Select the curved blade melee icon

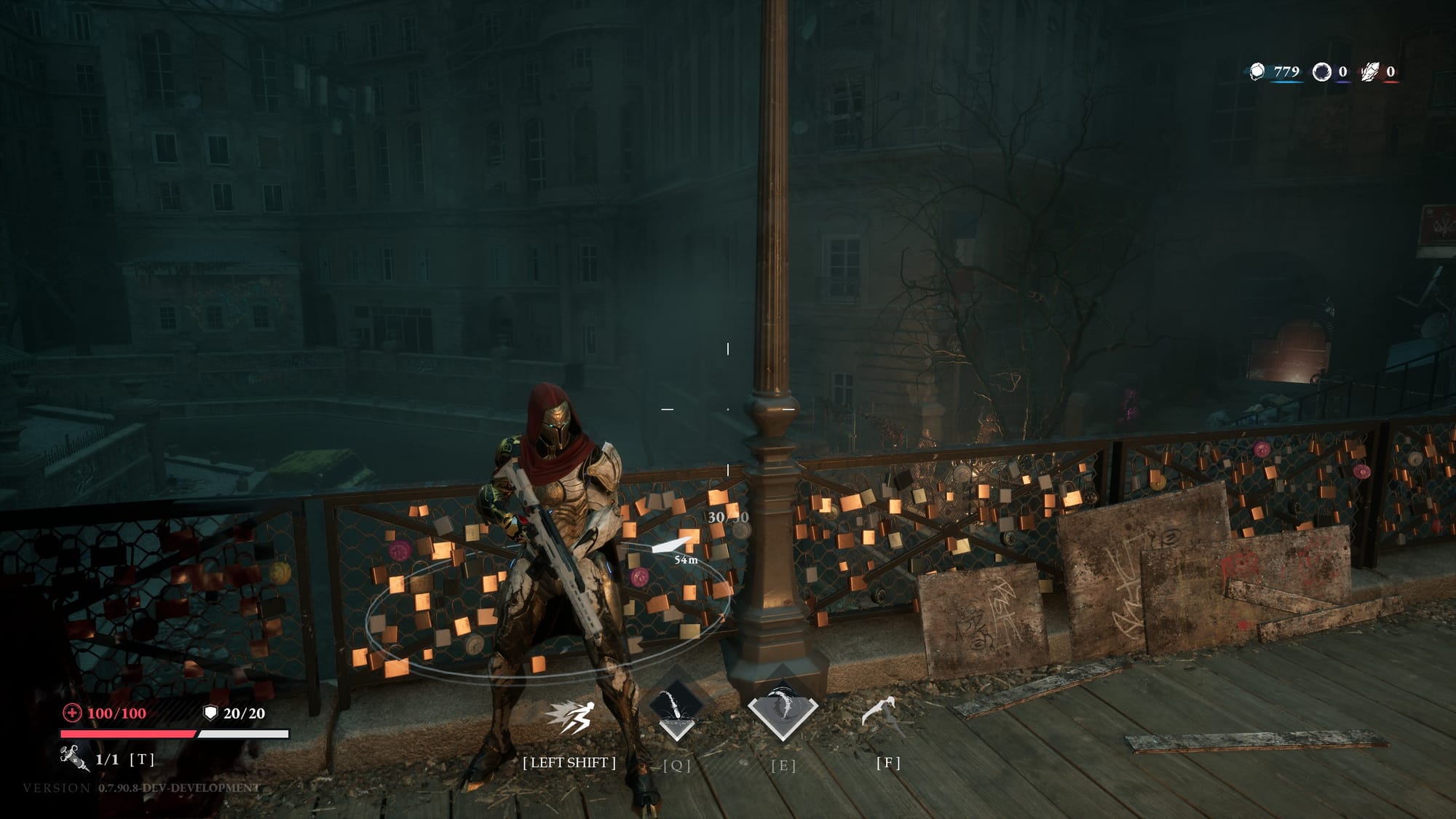882,711
